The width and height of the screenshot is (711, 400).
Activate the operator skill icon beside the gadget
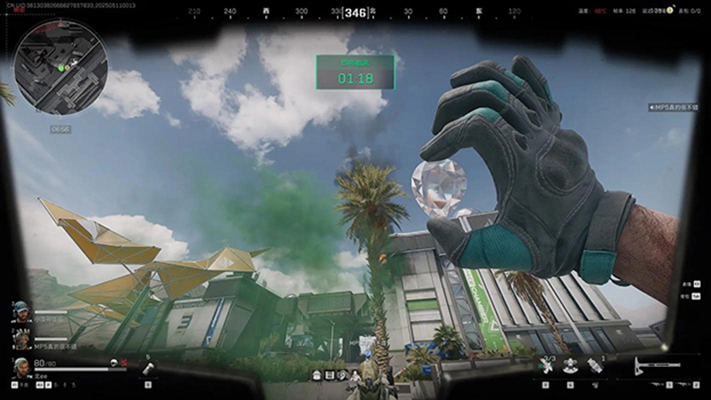point(571,366)
